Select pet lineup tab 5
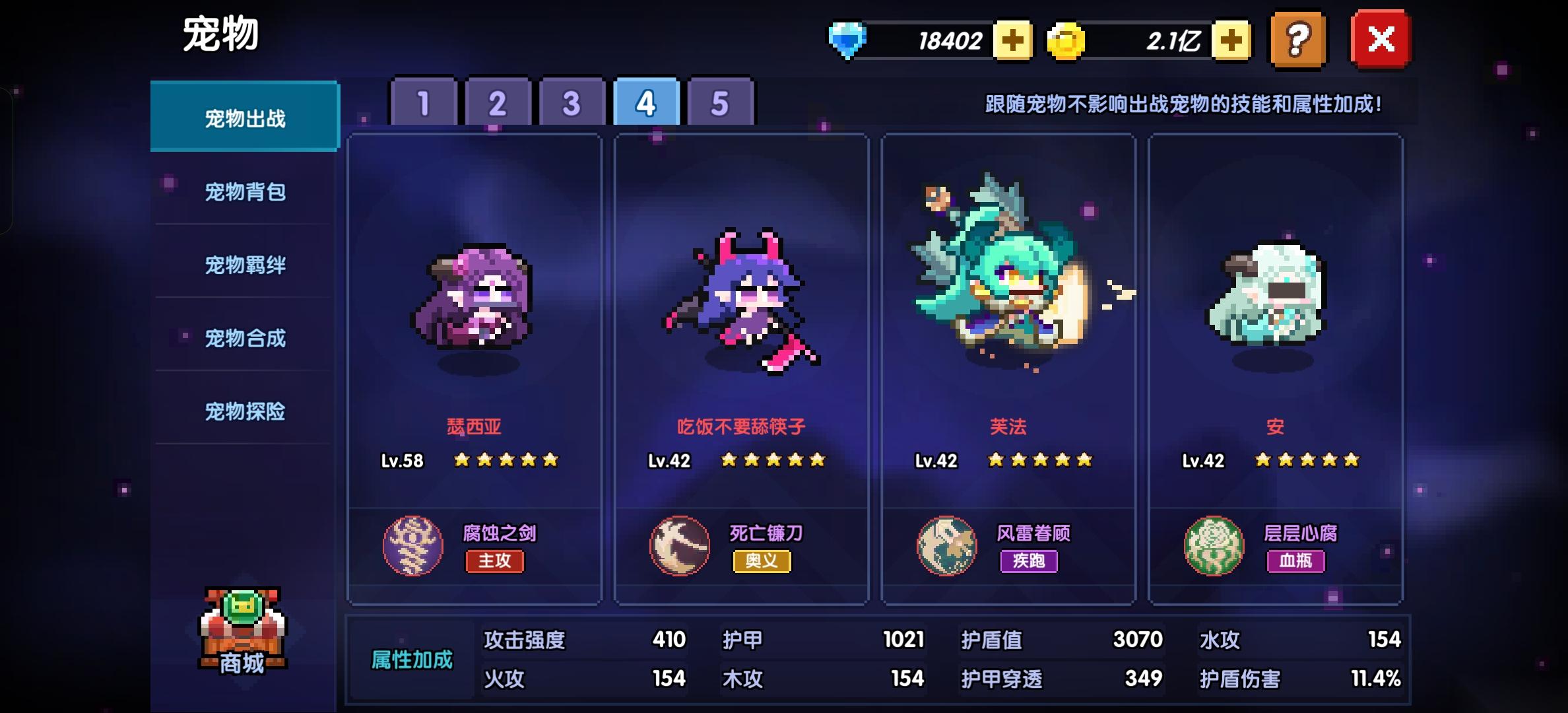This screenshot has height=713, width=1568. tap(720, 103)
